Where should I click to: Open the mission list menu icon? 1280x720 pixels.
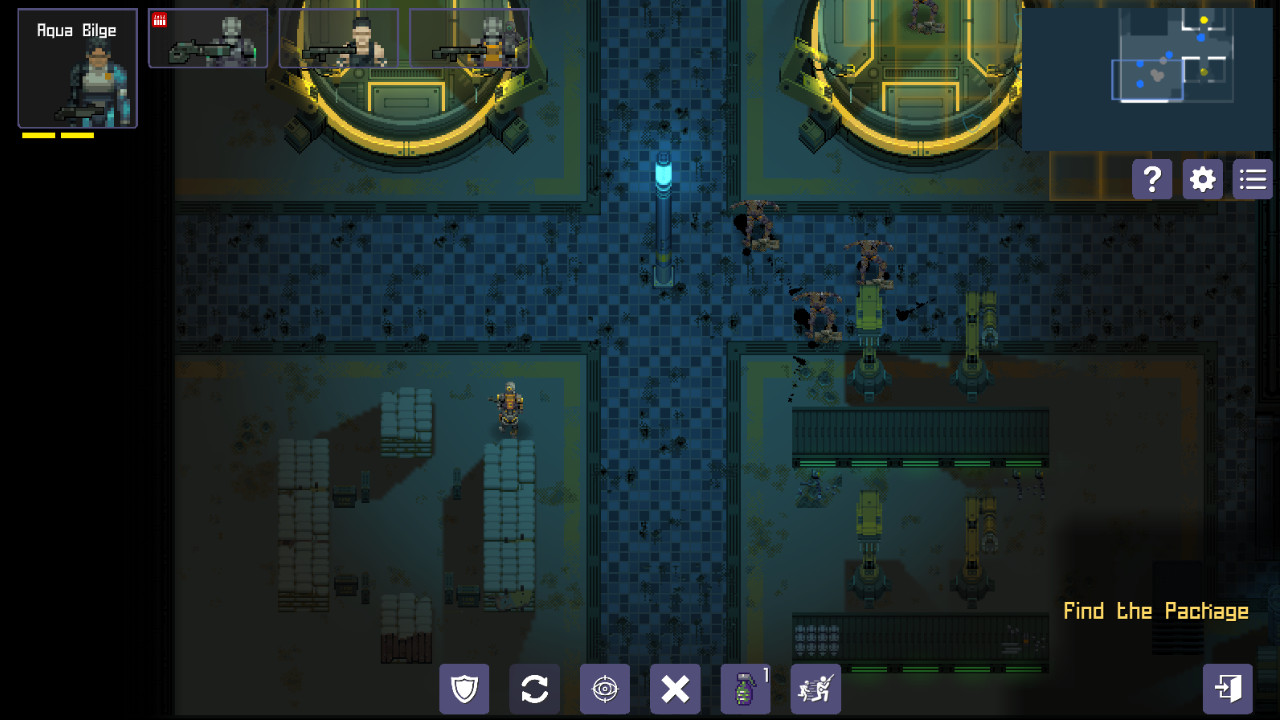coord(1252,179)
